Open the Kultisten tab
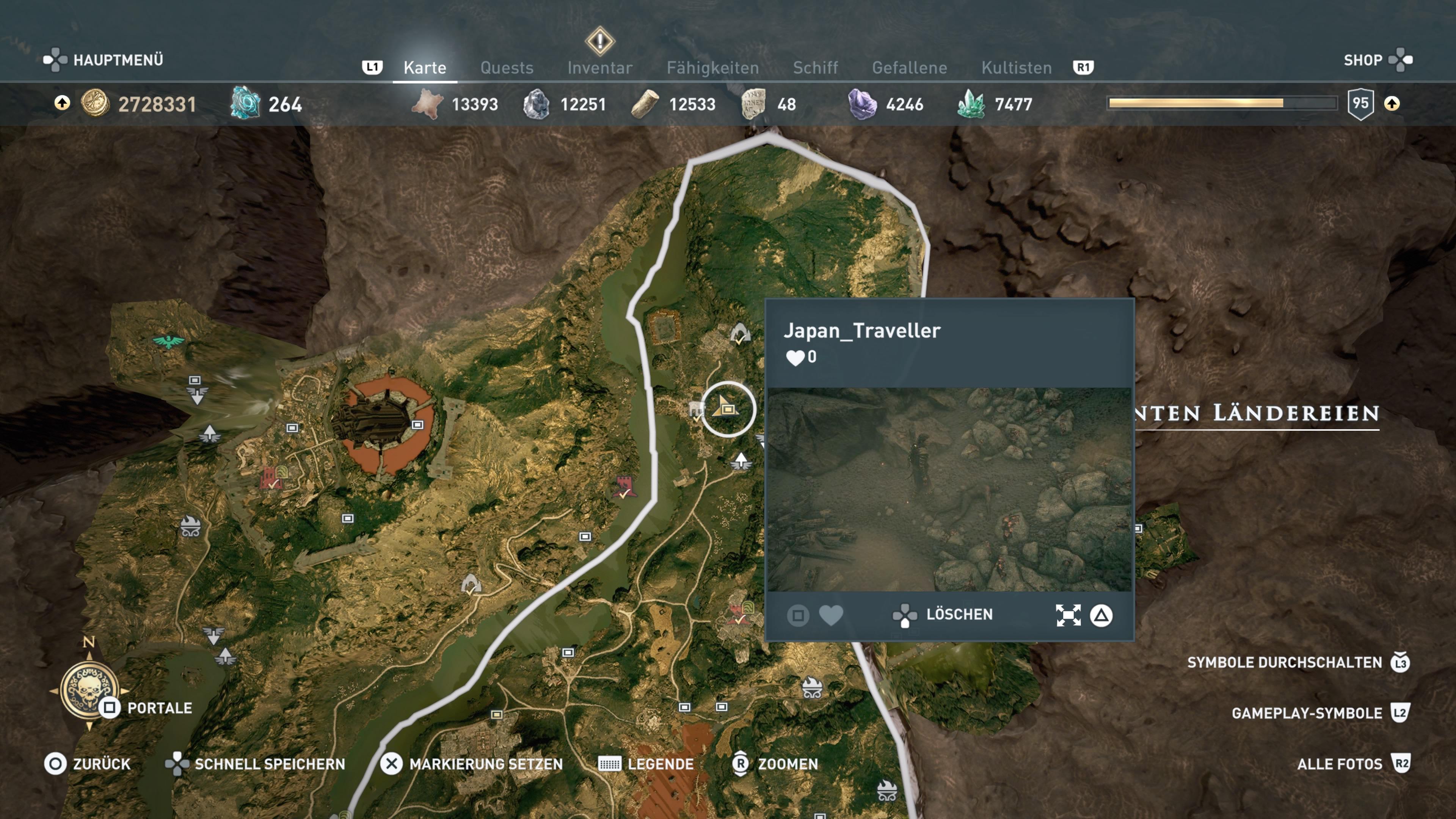The height and width of the screenshot is (819, 1456). pyautogui.click(x=1016, y=68)
